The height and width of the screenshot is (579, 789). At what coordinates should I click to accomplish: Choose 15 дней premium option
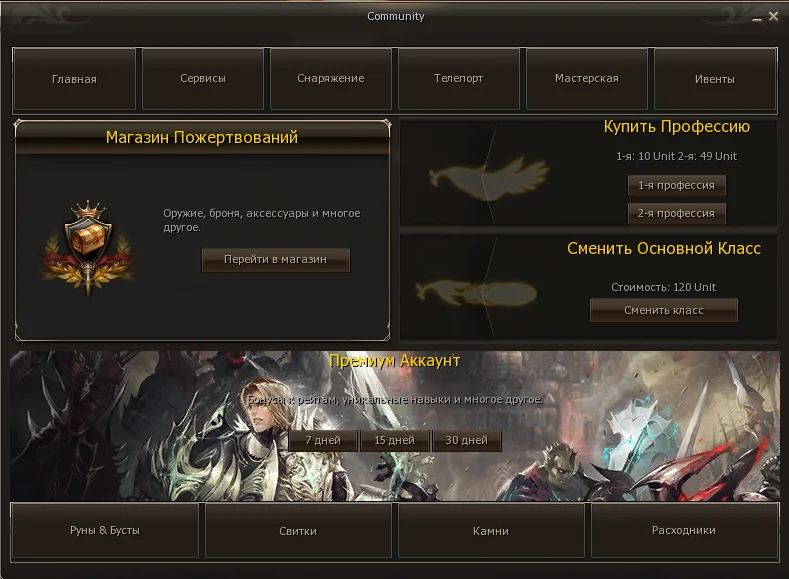click(394, 440)
